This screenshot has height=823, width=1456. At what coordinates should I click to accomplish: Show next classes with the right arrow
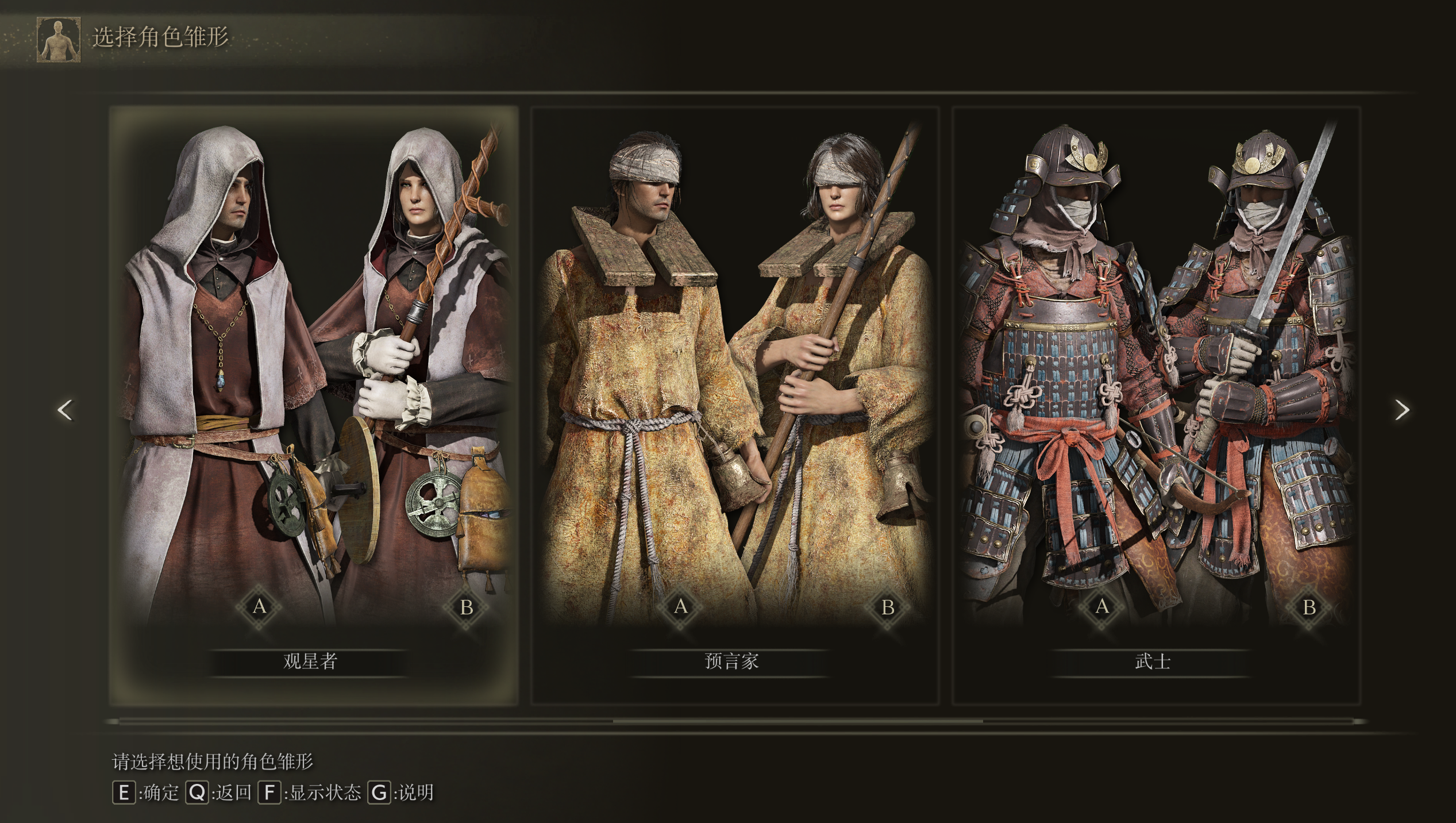point(1402,410)
